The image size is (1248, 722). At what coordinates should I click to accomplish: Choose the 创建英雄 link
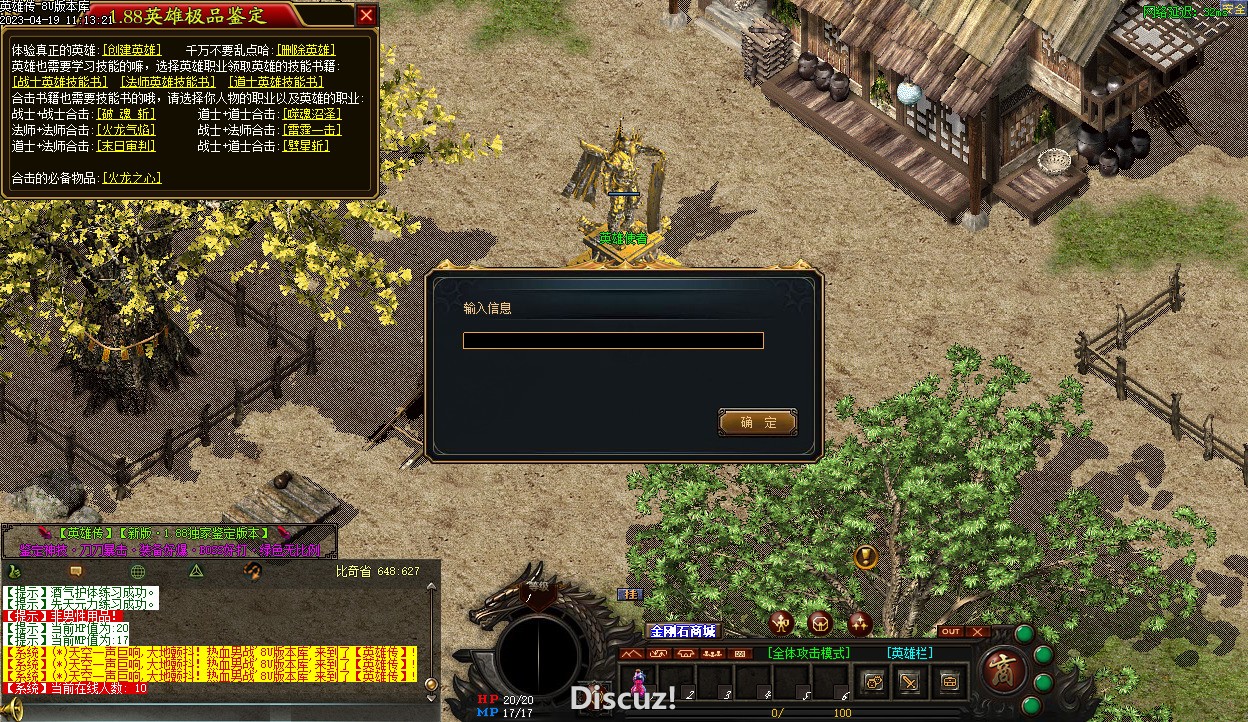[132, 50]
